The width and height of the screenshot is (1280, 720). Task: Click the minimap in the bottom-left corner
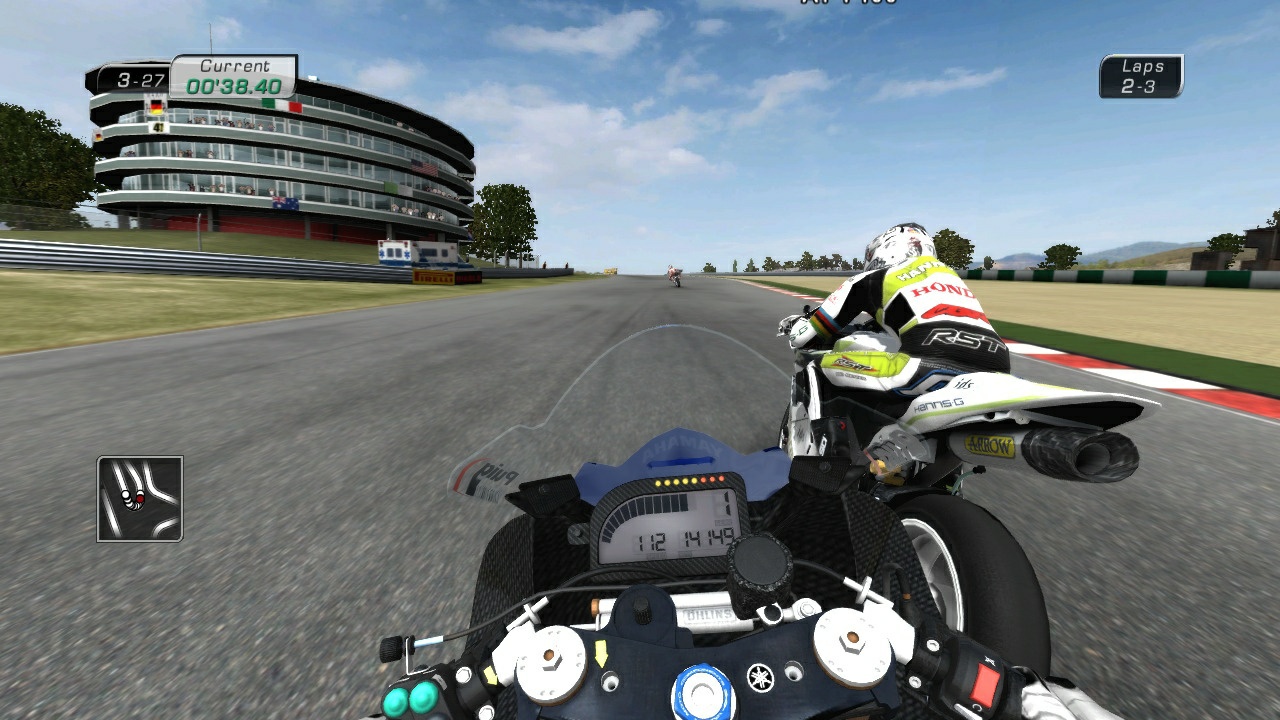click(x=140, y=500)
